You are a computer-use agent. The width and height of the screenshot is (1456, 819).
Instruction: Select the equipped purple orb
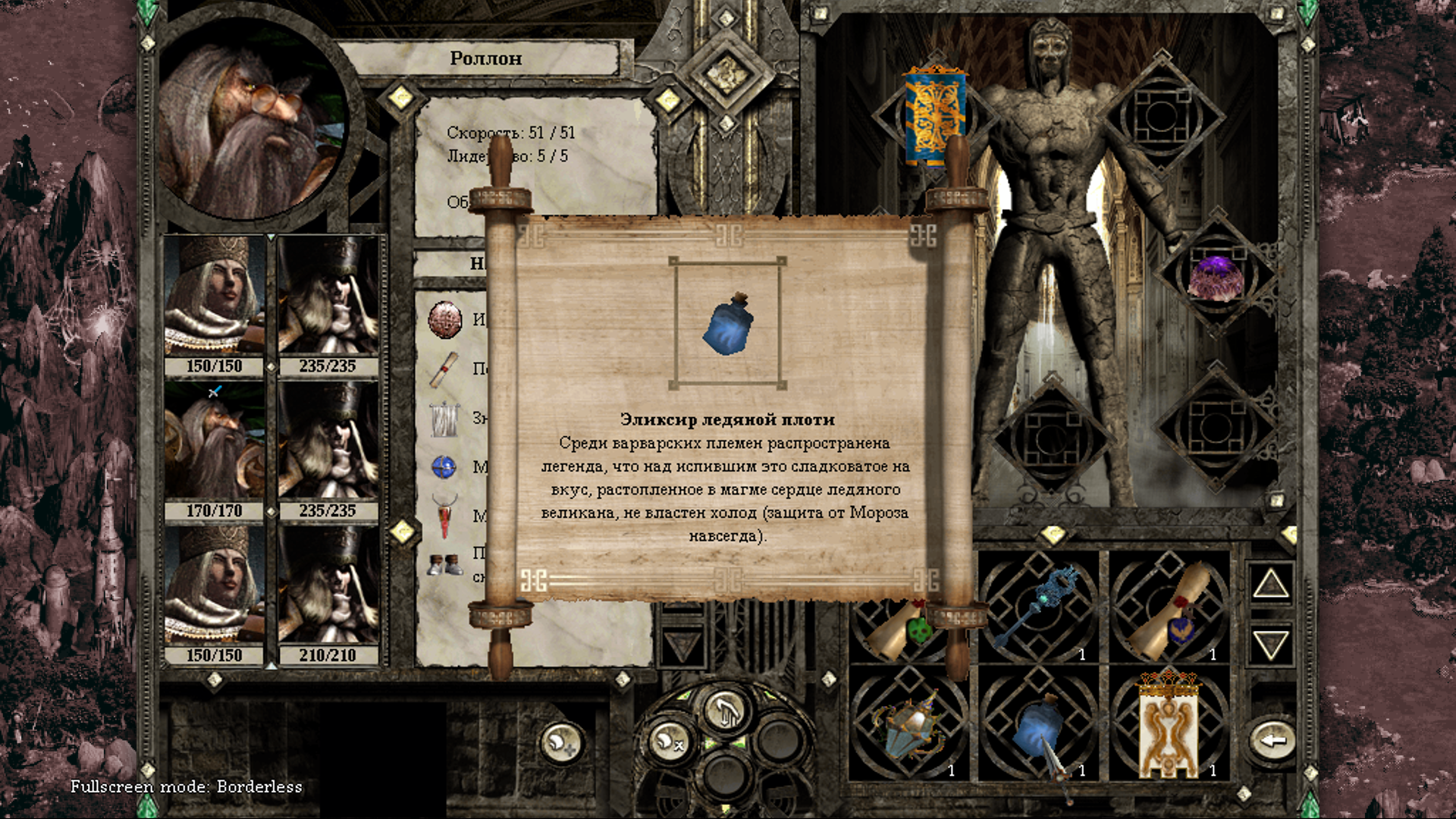coord(1216,275)
